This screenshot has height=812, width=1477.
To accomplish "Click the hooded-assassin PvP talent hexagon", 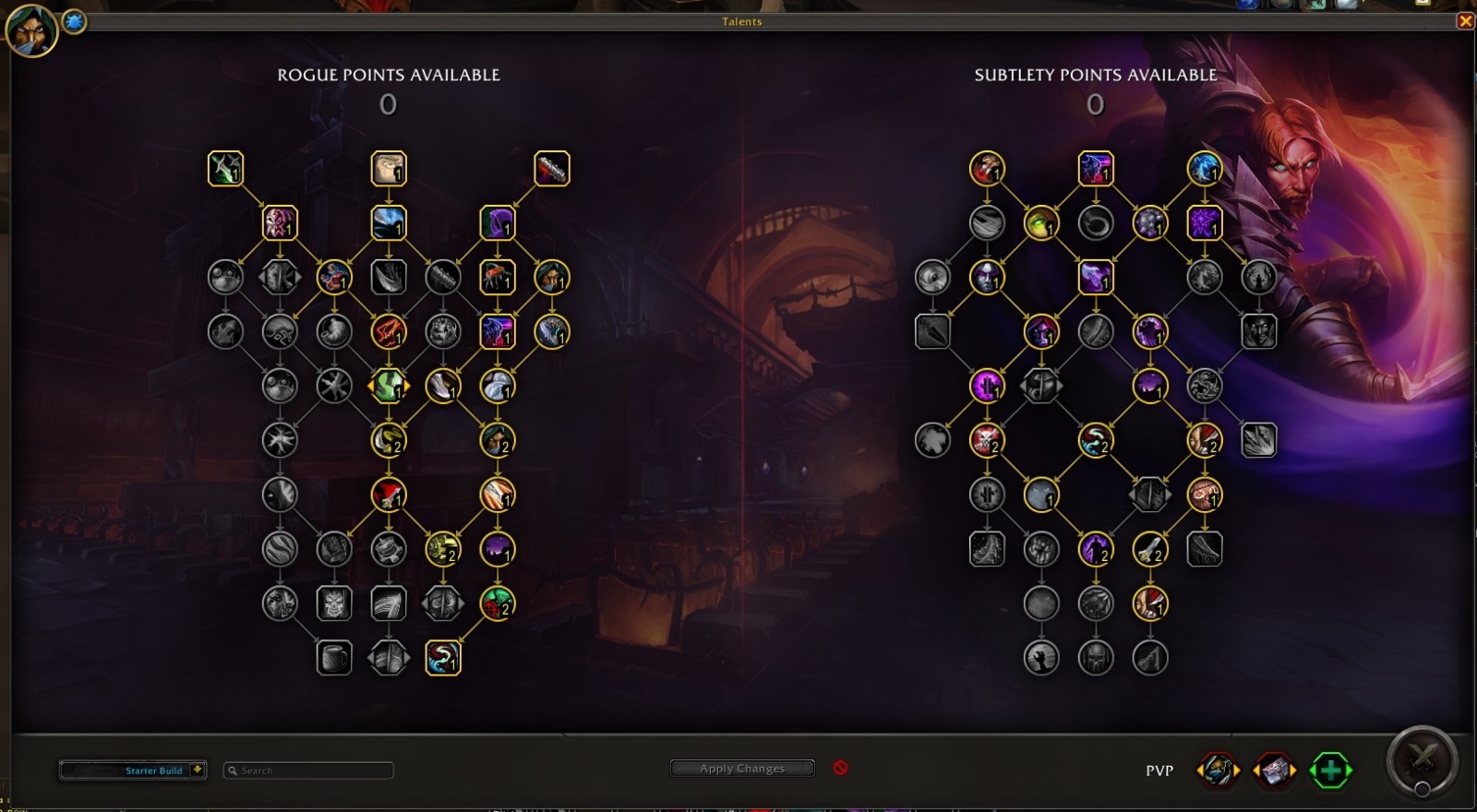I will (x=1216, y=769).
